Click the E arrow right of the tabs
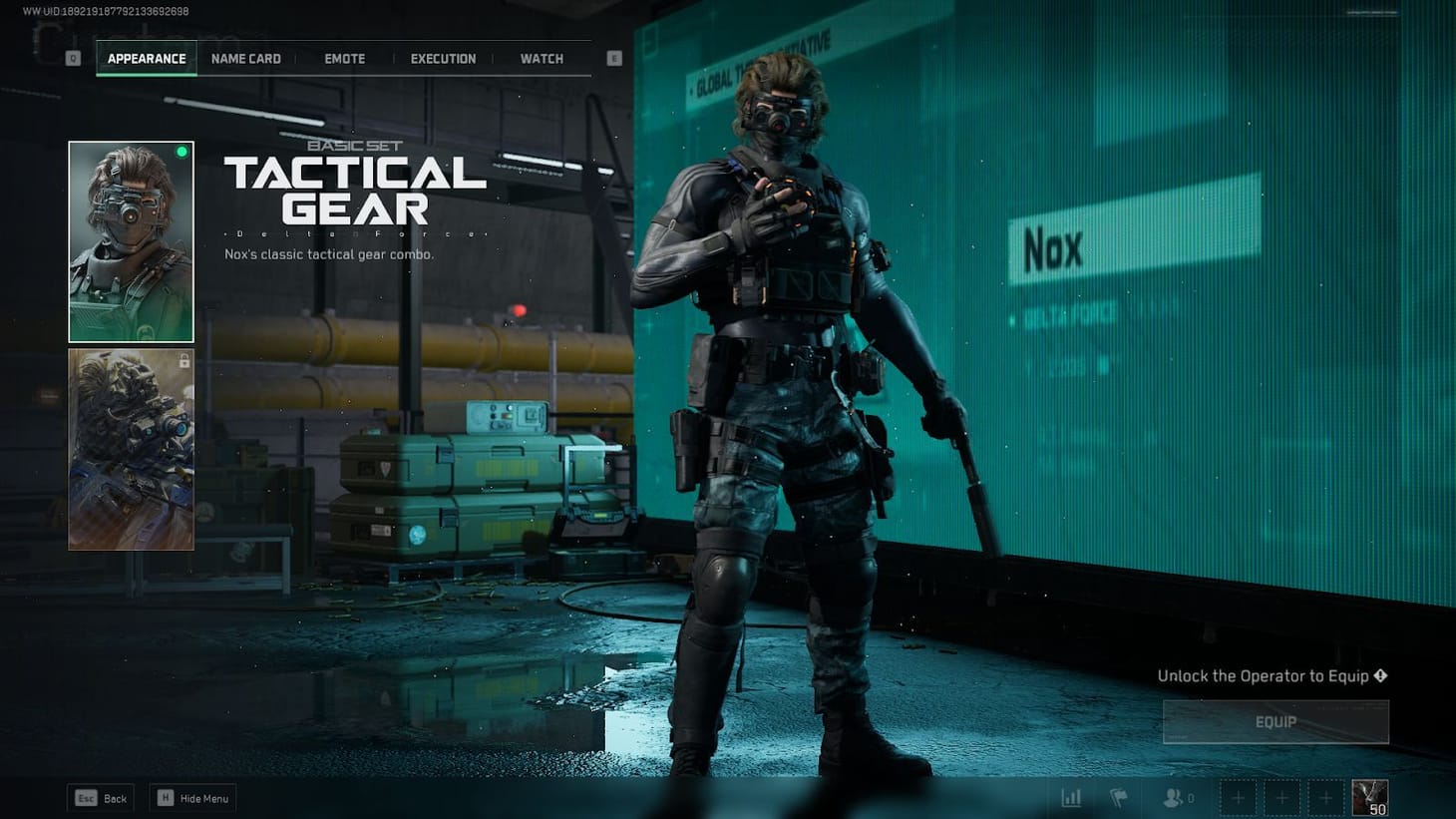 tap(613, 58)
